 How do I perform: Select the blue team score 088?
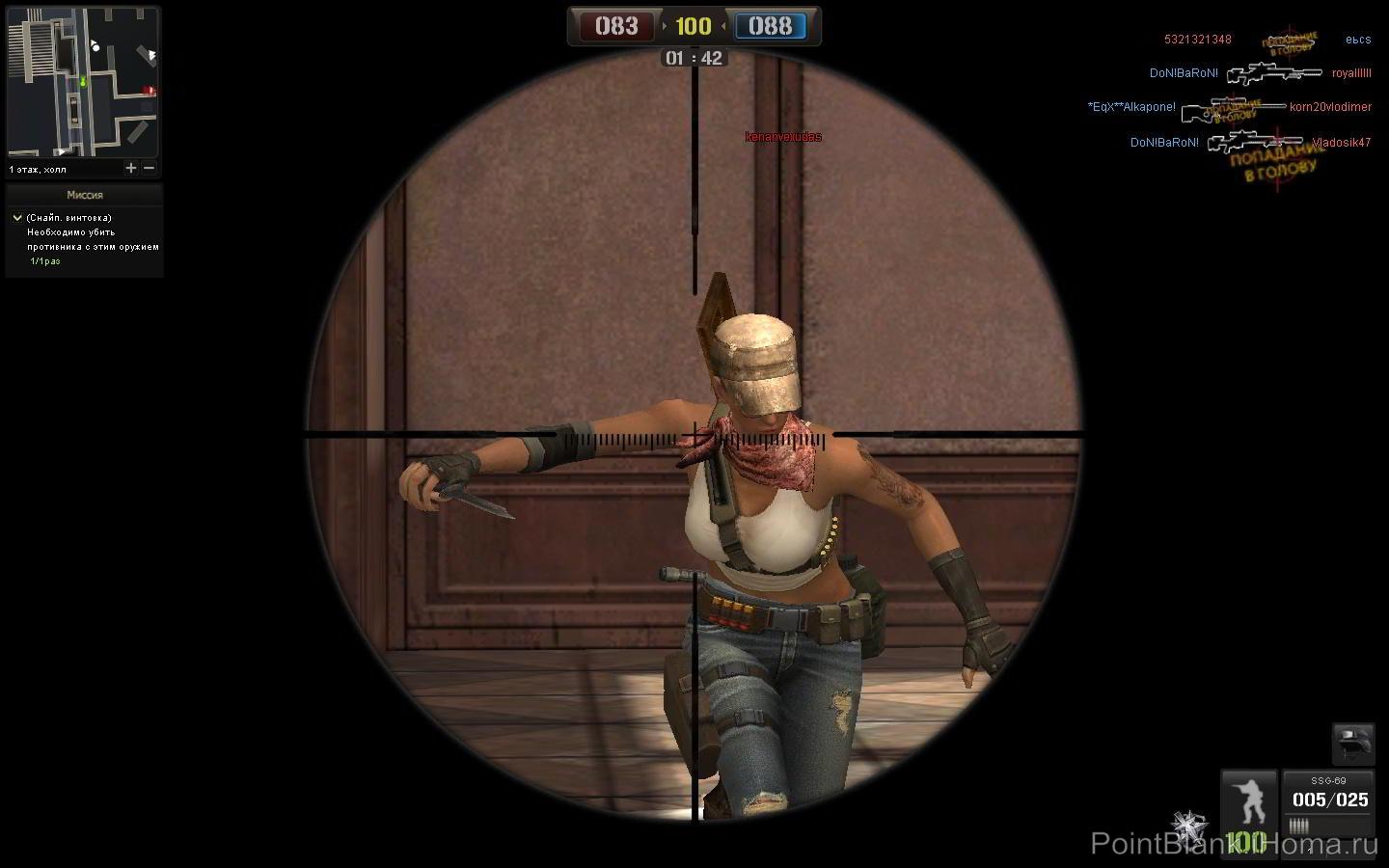click(771, 27)
